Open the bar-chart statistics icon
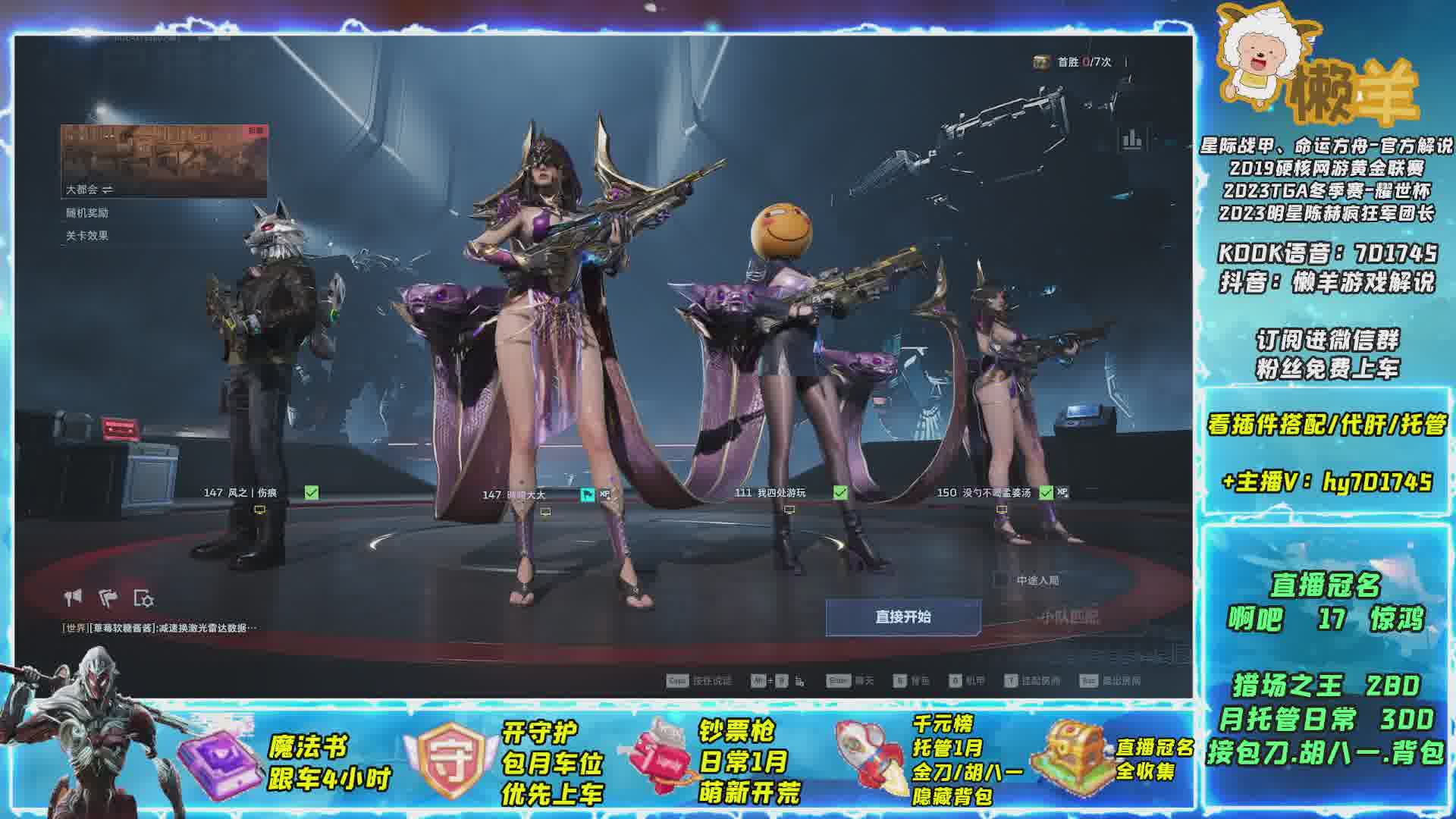Screen dimensions: 1456x819 1131,139
